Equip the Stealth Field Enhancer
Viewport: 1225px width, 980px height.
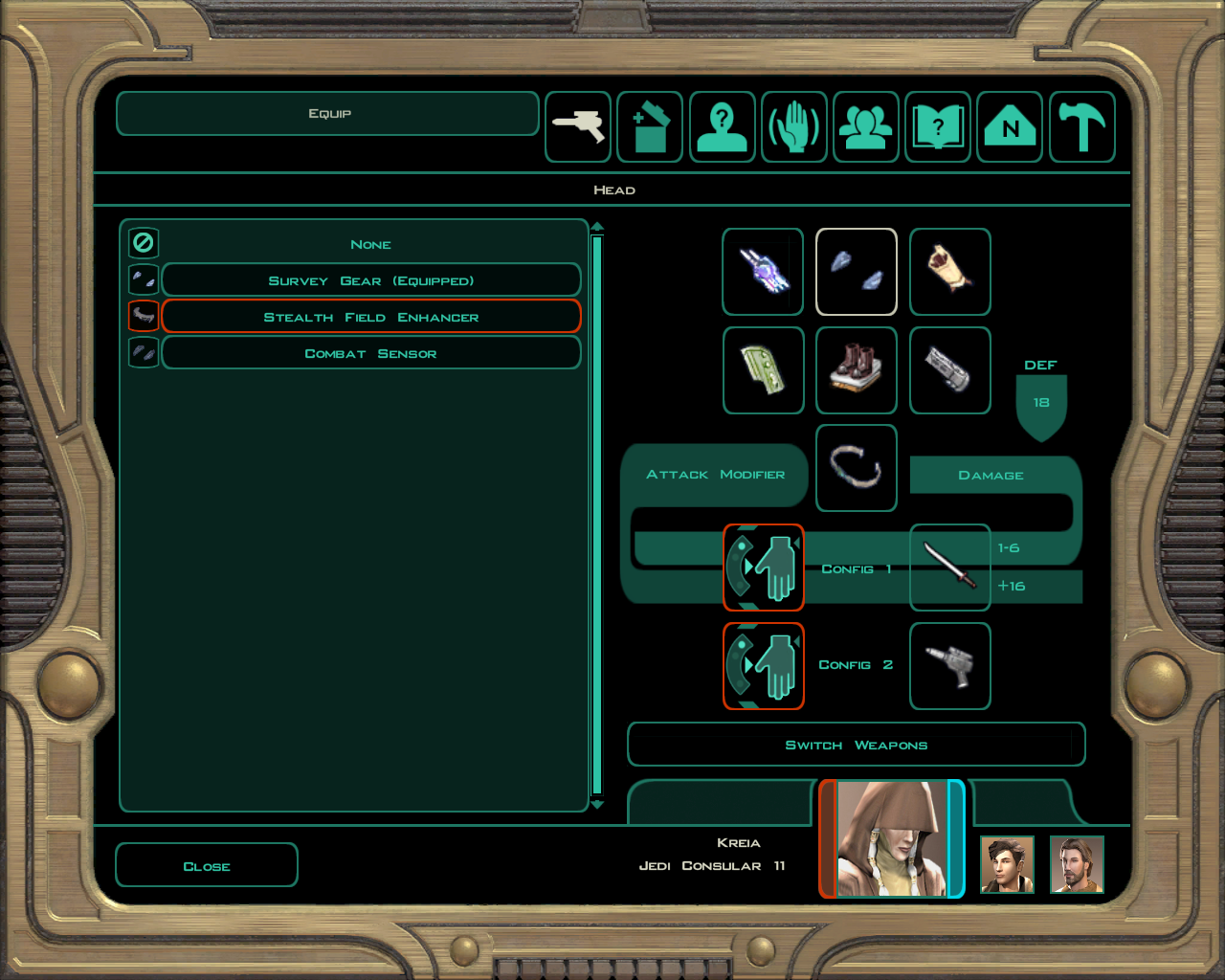pyautogui.click(x=370, y=317)
